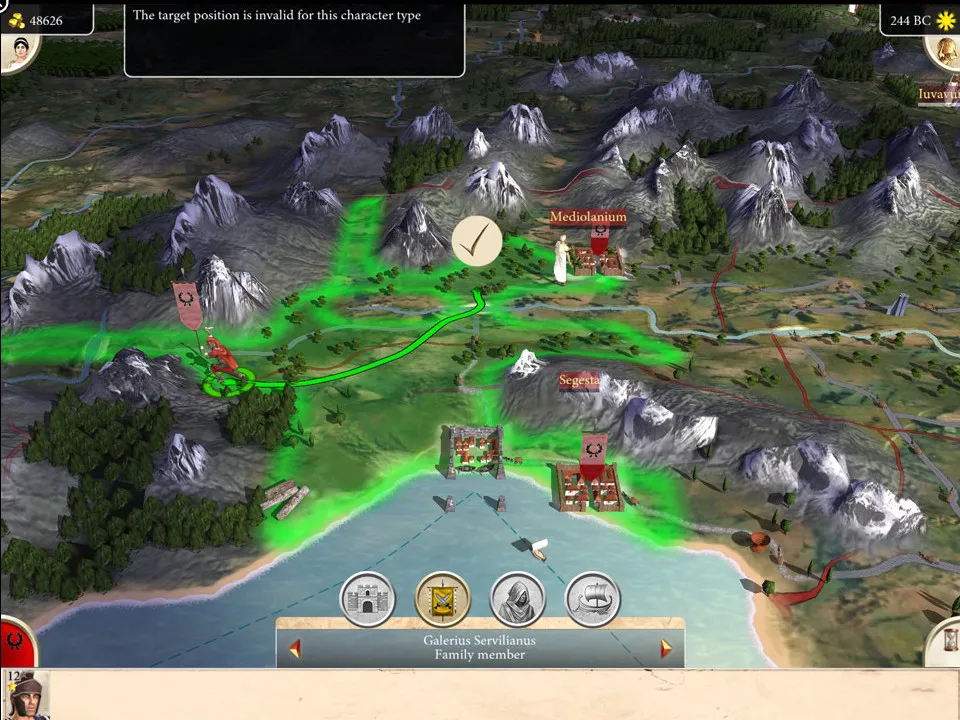Confirm the movement with the checkmark icon

(x=477, y=242)
